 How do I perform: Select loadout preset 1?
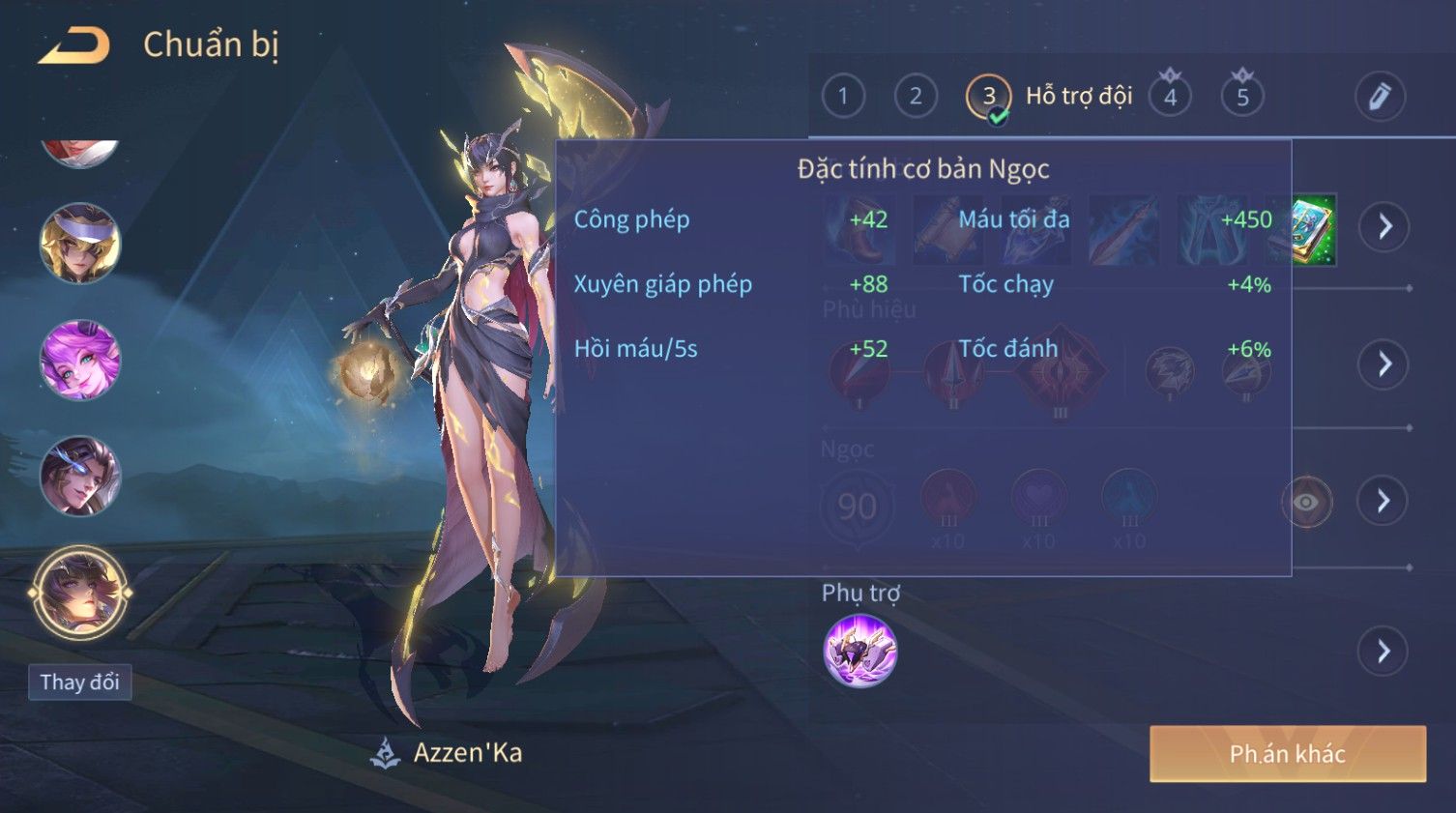(843, 97)
